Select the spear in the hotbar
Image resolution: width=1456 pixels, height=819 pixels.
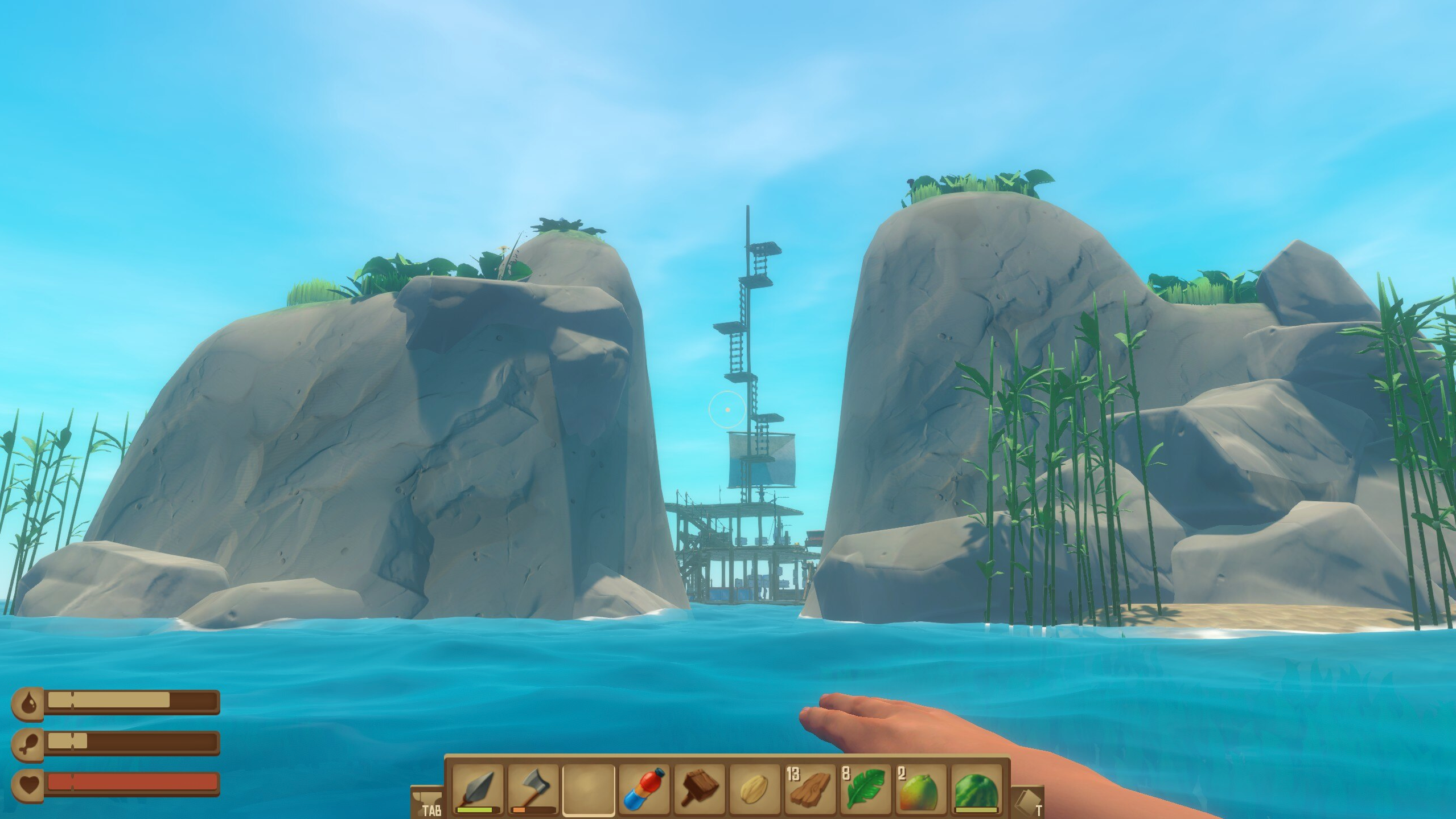click(x=478, y=789)
